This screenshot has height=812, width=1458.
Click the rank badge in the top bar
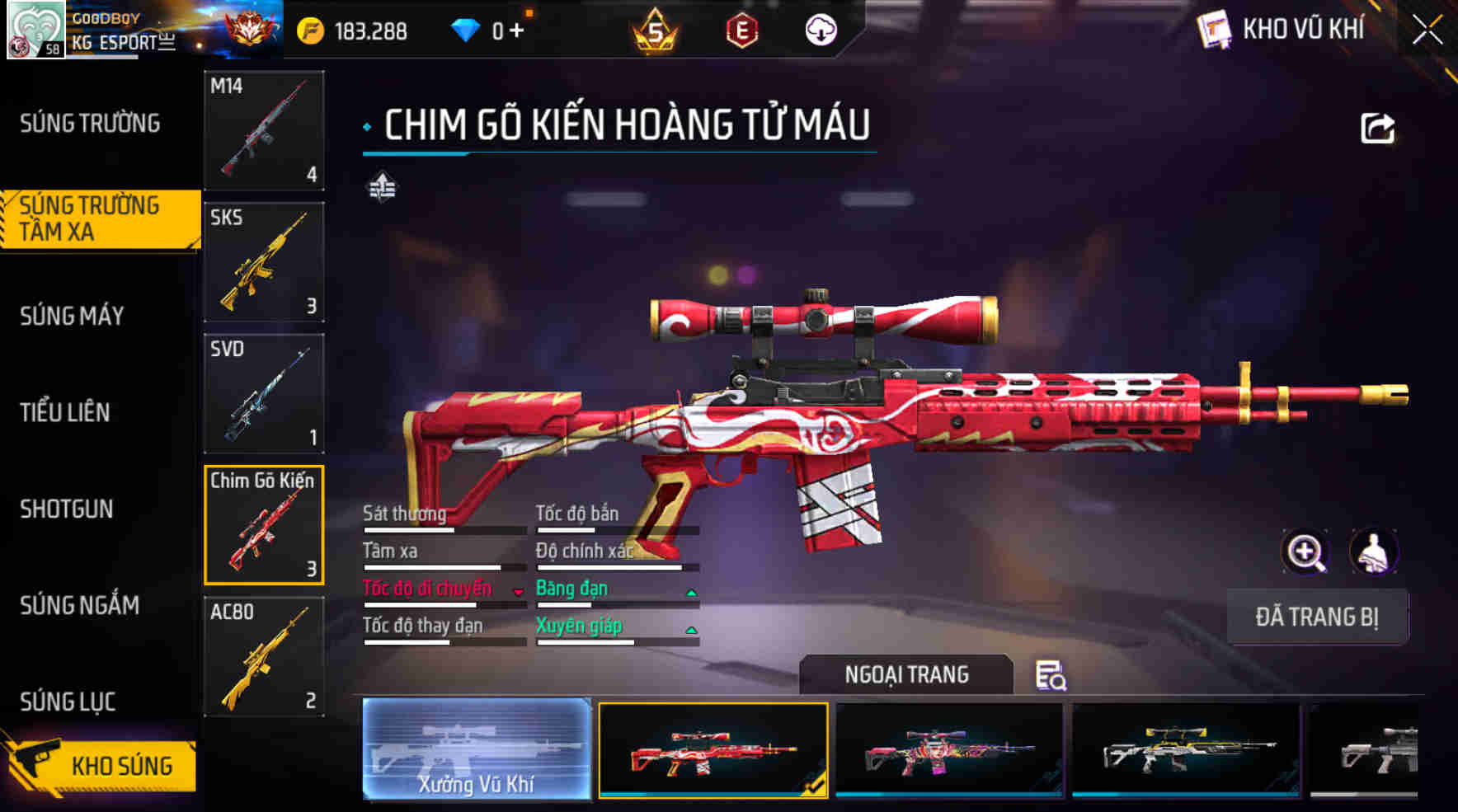point(251,28)
